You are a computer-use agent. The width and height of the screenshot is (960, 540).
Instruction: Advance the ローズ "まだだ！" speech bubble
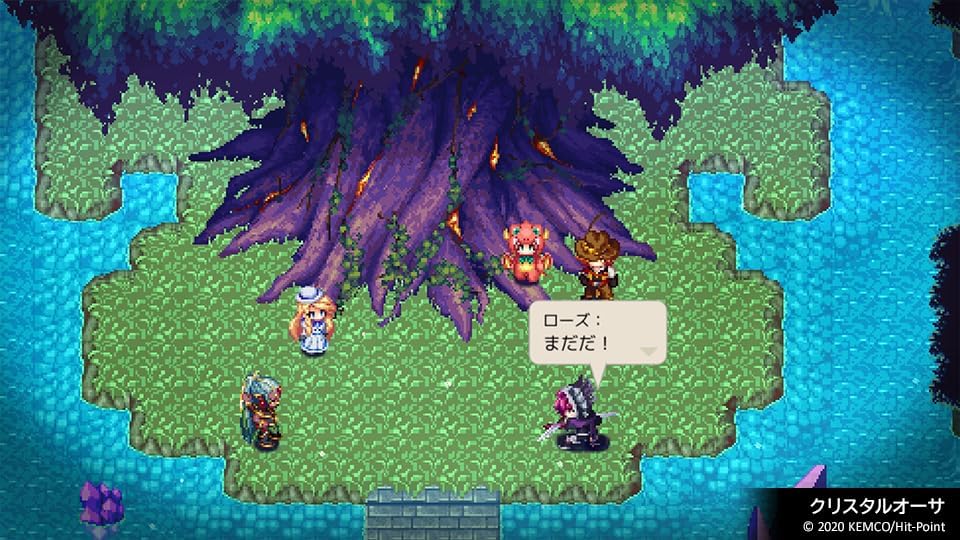coord(596,333)
